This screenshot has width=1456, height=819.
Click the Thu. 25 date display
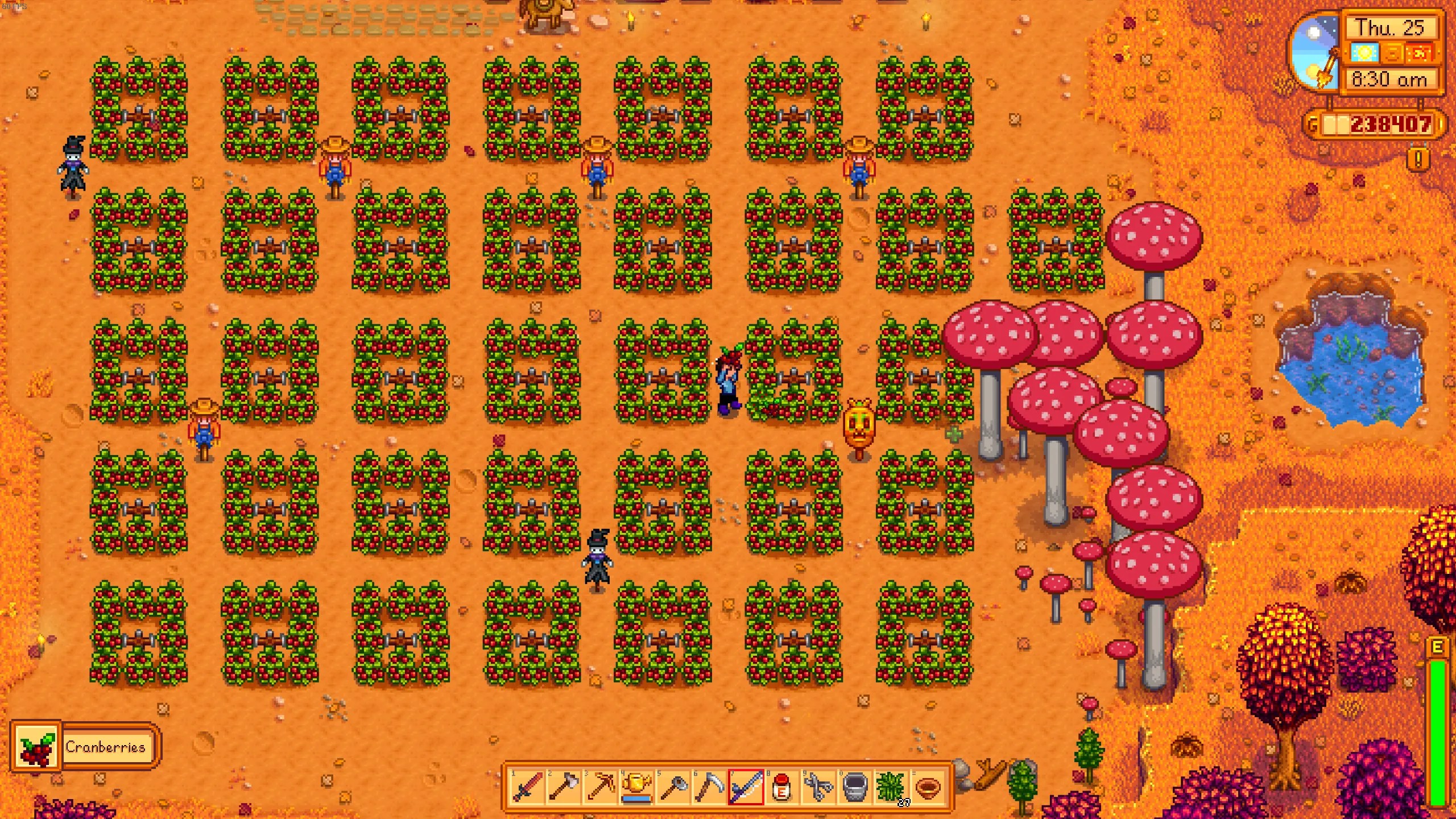point(1390,27)
